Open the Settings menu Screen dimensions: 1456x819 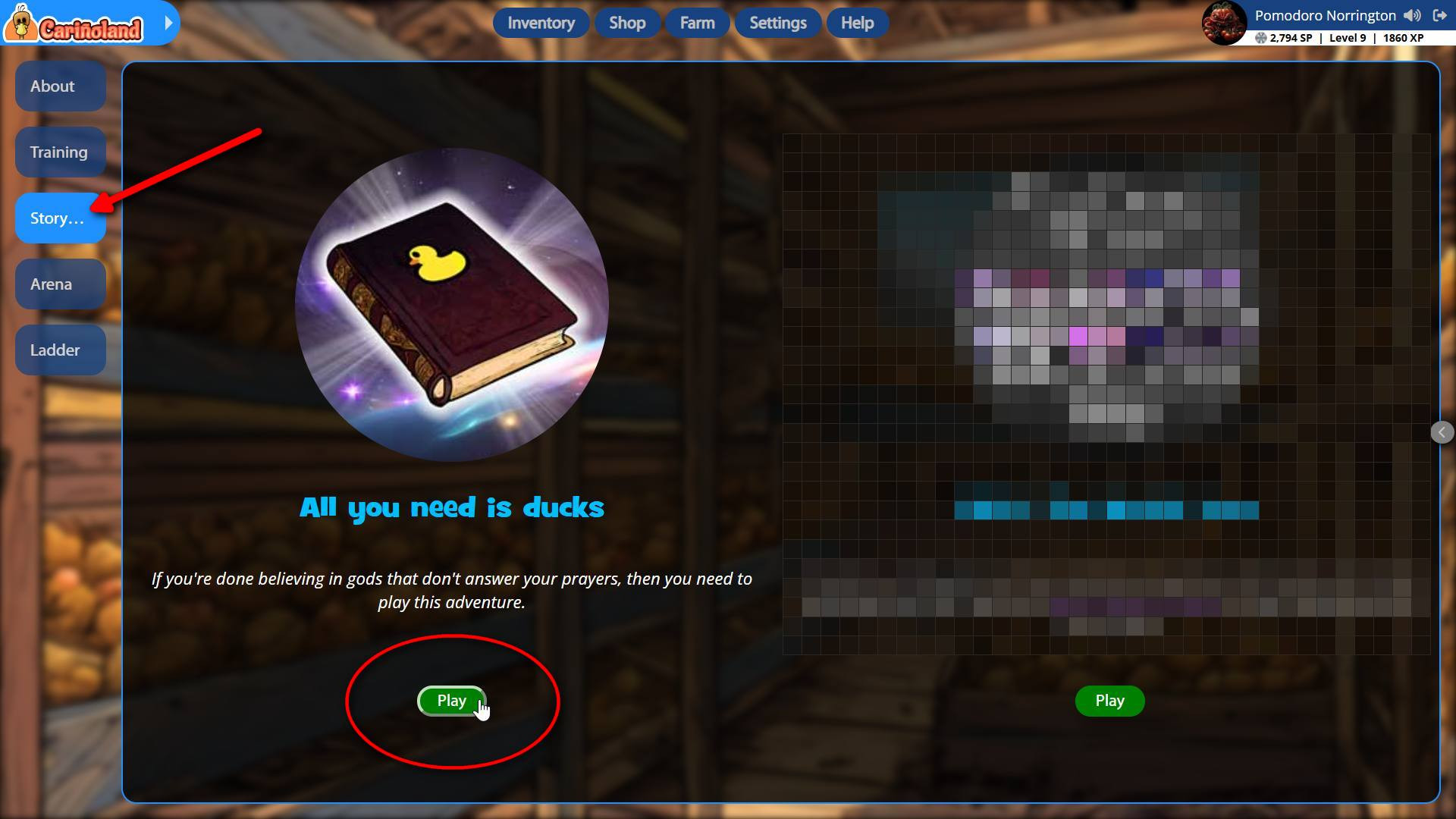click(x=777, y=23)
